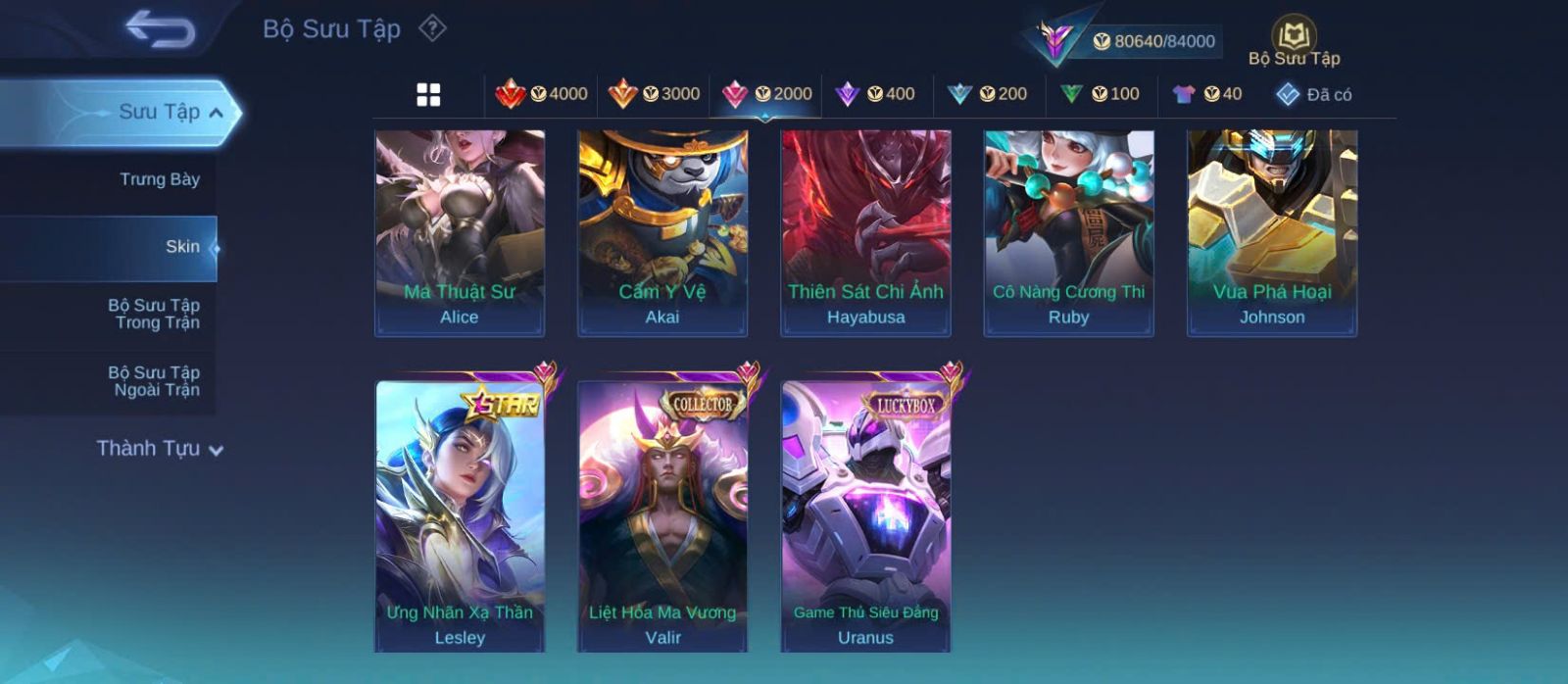Open Bộ Sưu Tập Ngoài Trận
This screenshot has height=684, width=1568.
tap(154, 381)
